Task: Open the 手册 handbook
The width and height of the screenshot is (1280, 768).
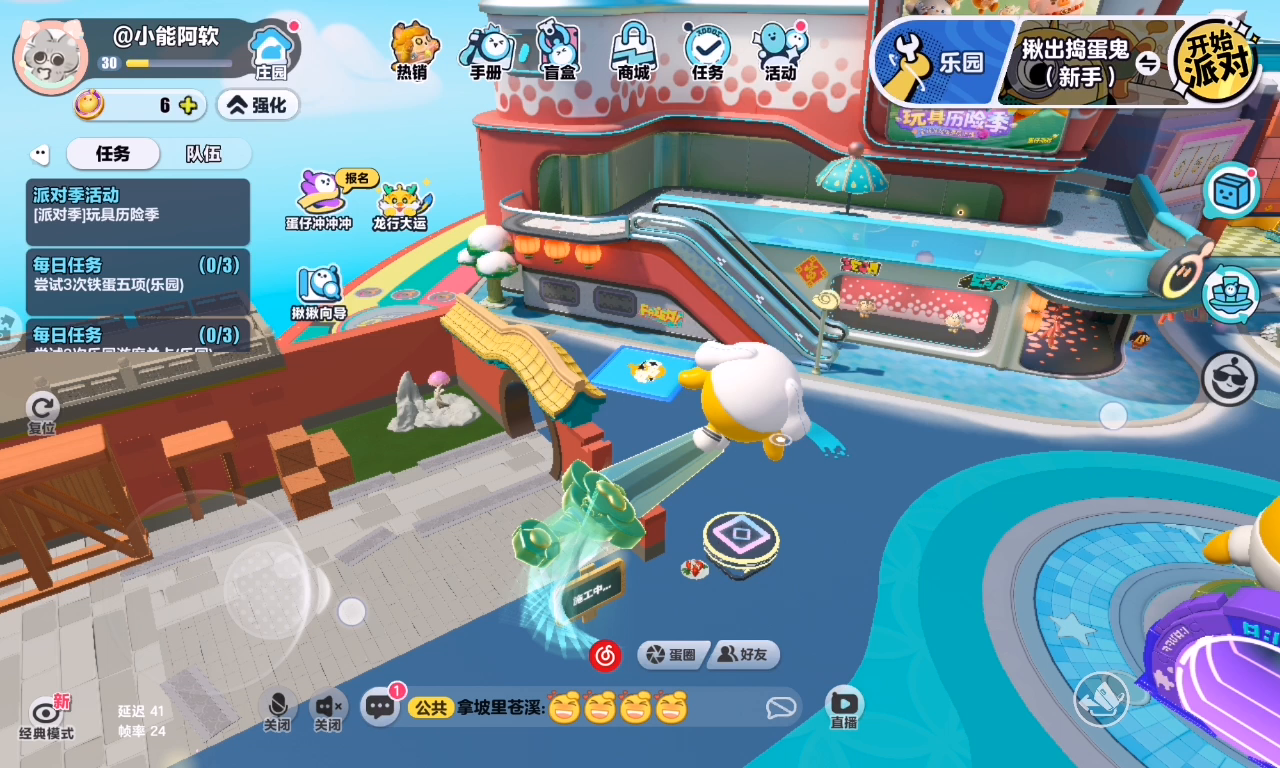Action: (x=486, y=50)
